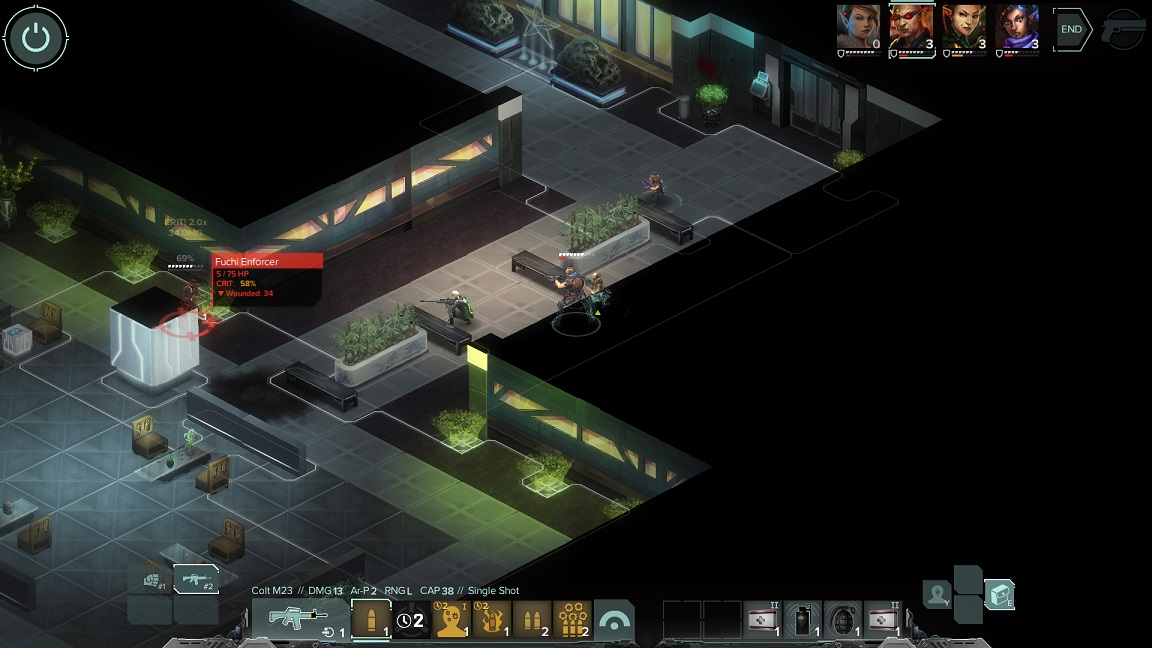1152x648 pixels.
Task: Select the green-clad elf portrait
Action: coord(964,27)
